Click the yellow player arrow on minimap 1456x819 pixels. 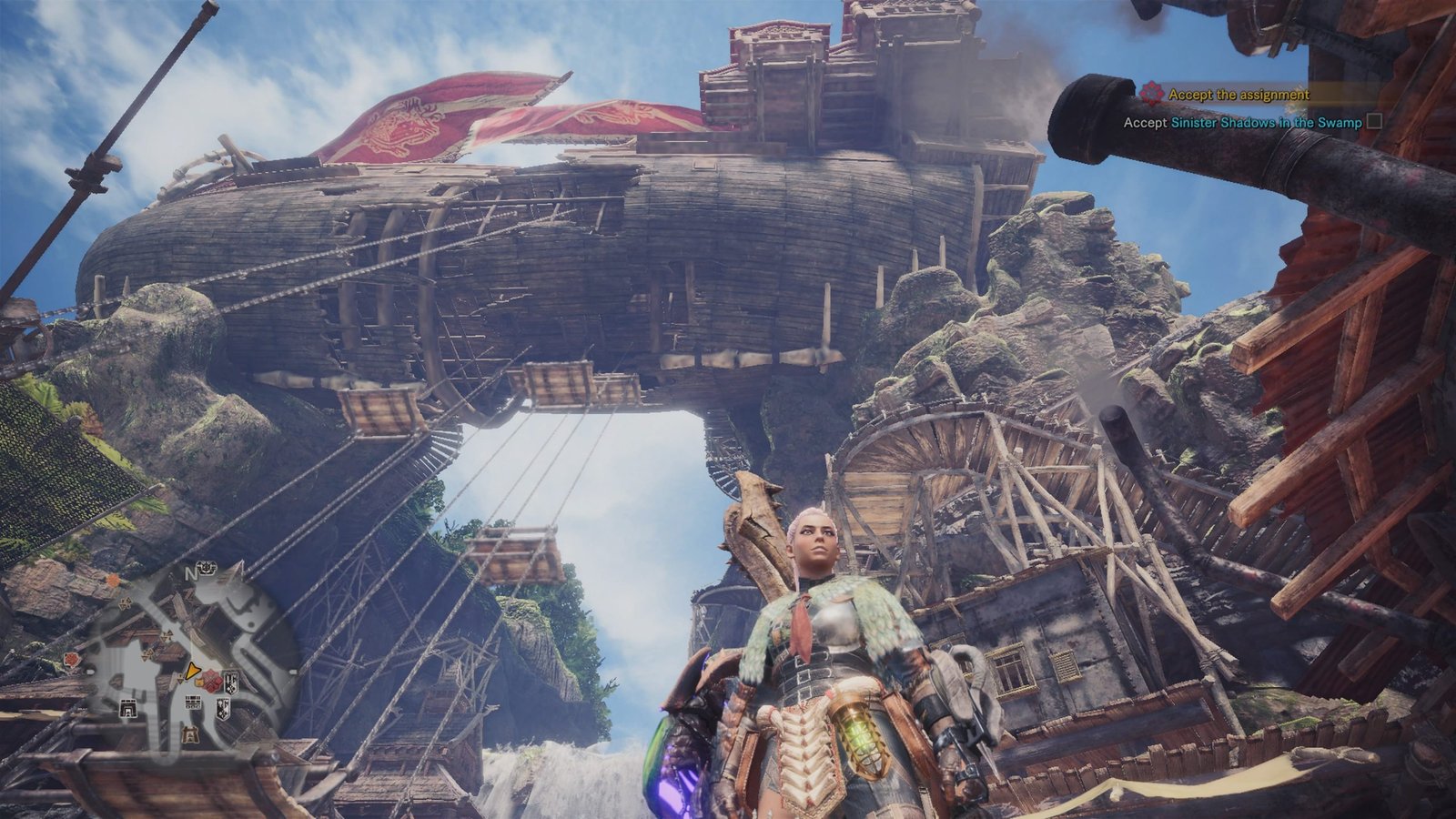coord(191,672)
